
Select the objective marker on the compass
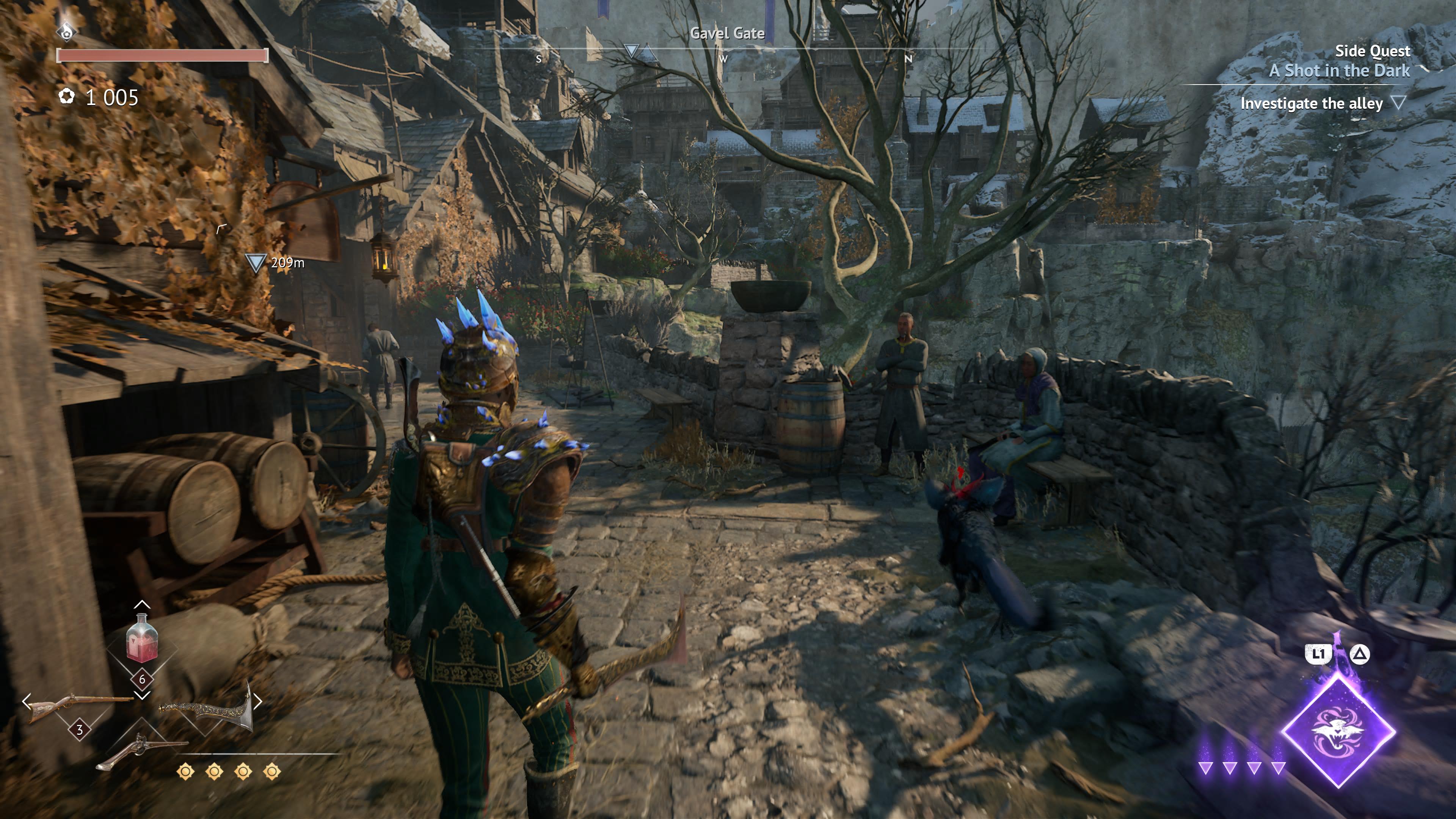tap(631, 51)
